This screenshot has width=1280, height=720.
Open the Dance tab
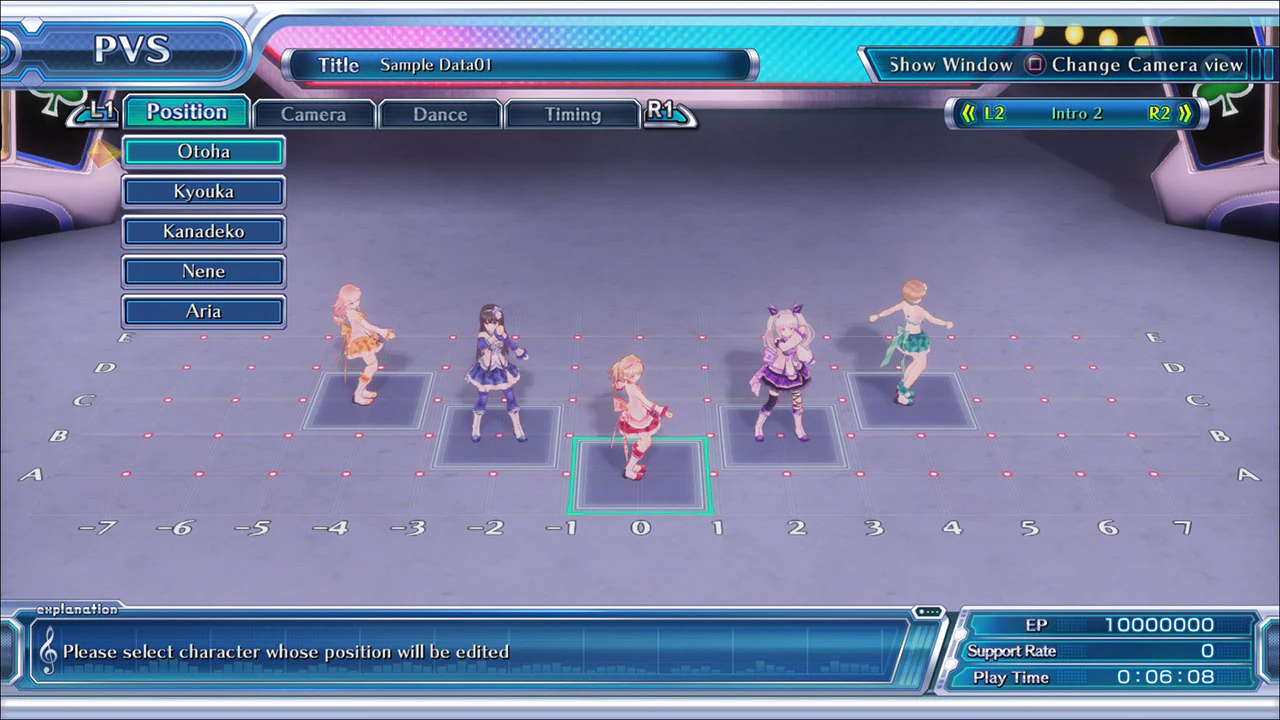click(x=440, y=114)
